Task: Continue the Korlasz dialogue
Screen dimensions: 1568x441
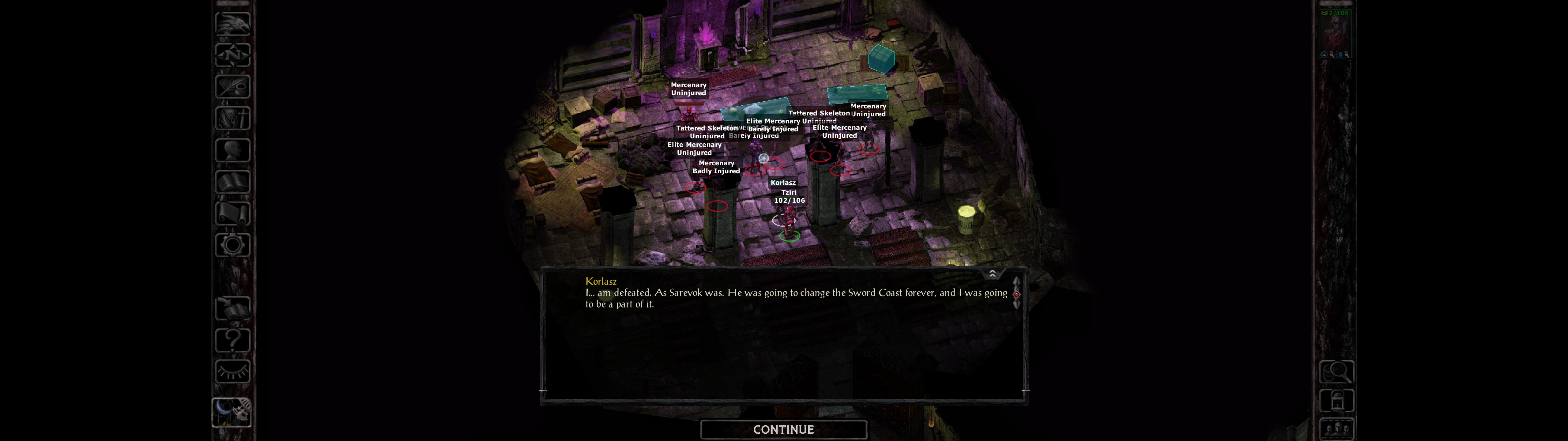Action: click(x=783, y=429)
